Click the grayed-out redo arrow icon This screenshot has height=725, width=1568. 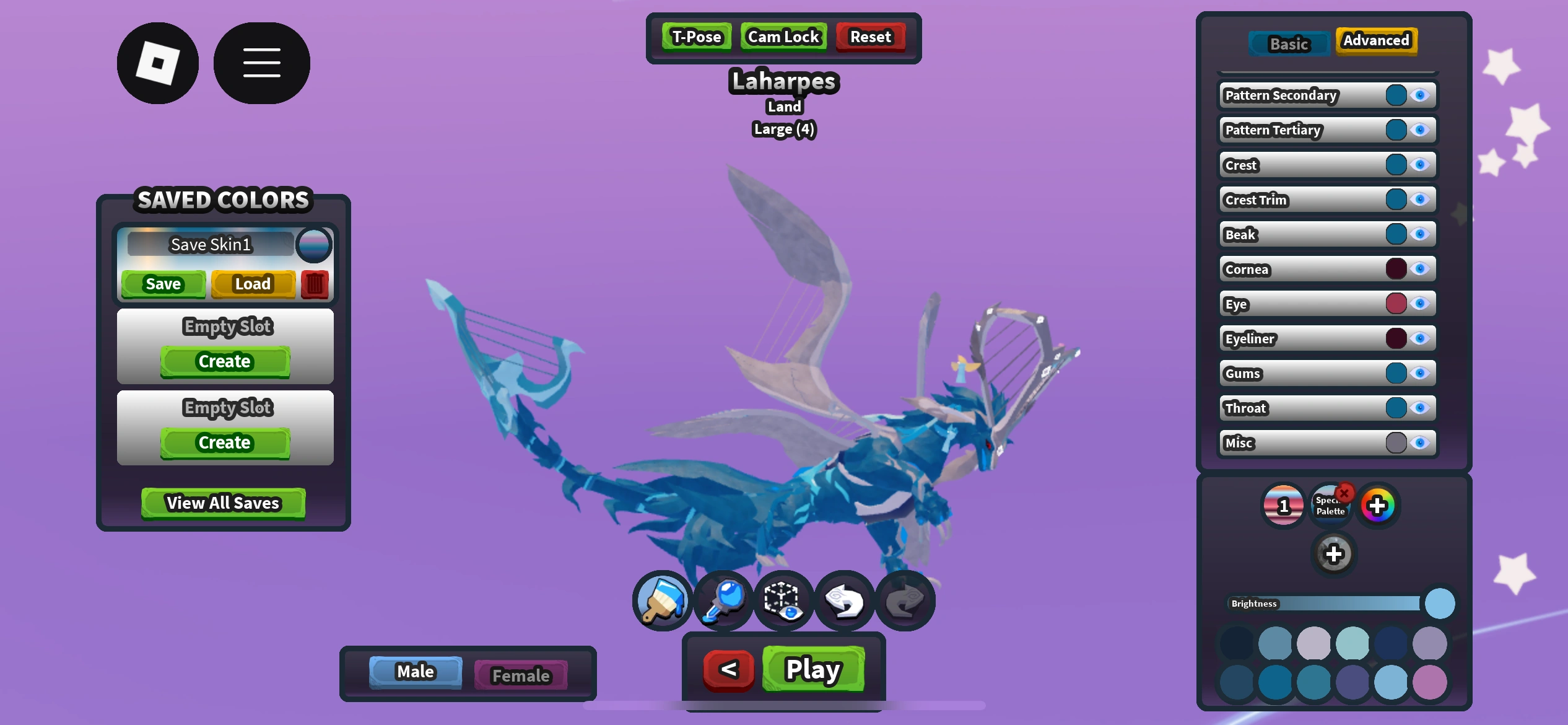pos(905,600)
